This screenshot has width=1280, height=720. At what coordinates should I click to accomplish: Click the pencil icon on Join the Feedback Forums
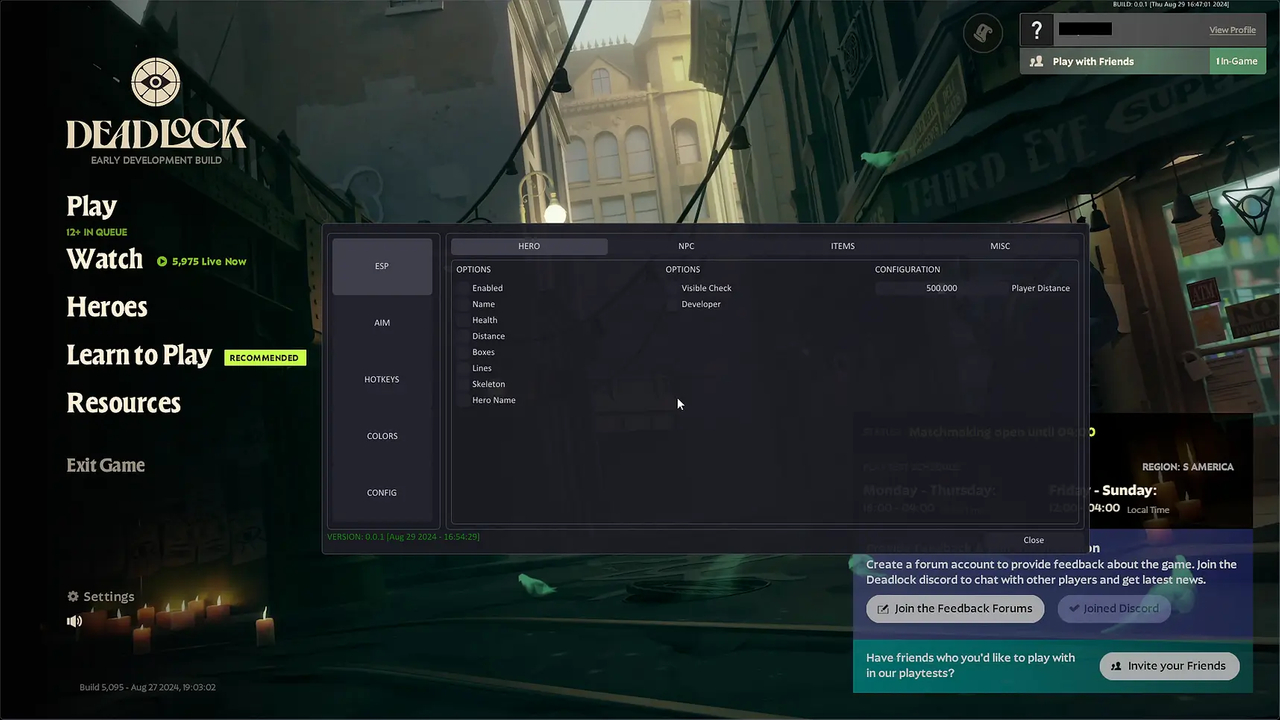883,608
